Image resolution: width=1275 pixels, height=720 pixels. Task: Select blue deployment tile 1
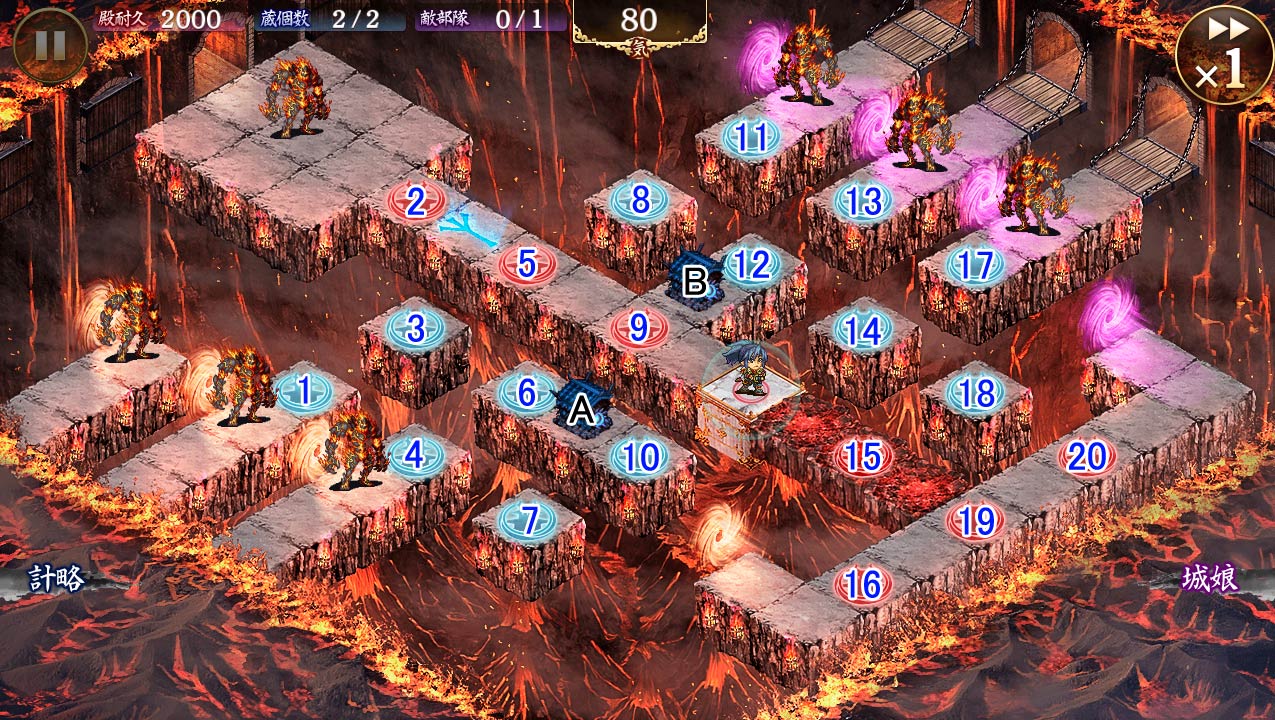tap(303, 391)
